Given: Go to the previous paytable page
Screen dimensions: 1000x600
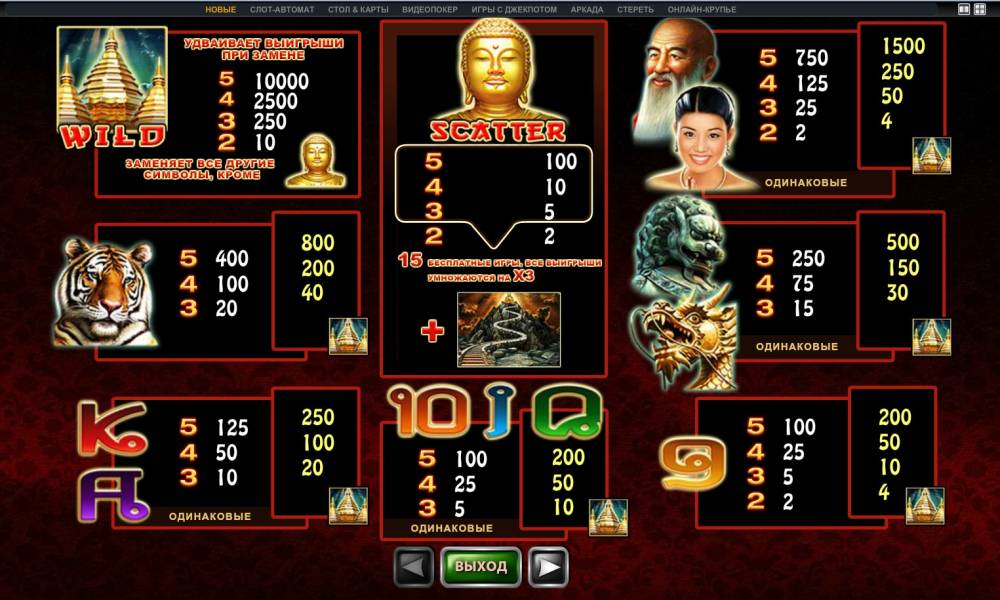Looking at the screenshot, I should [414, 567].
